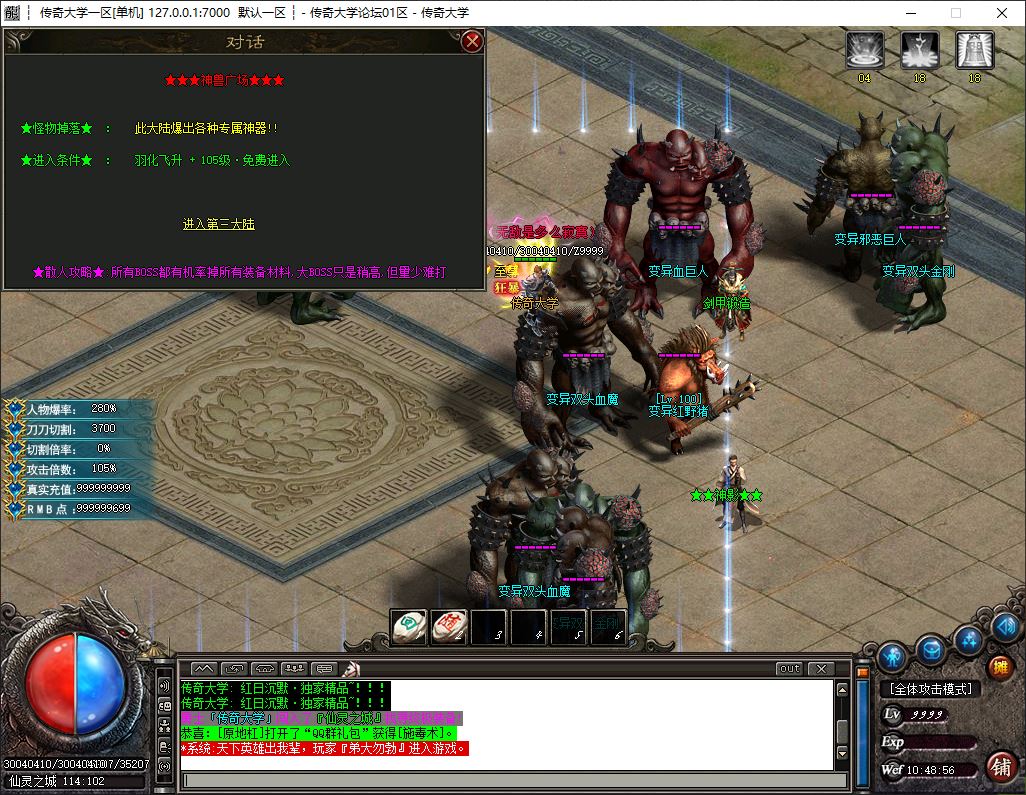Open the 铺 shop button

pos(999,766)
